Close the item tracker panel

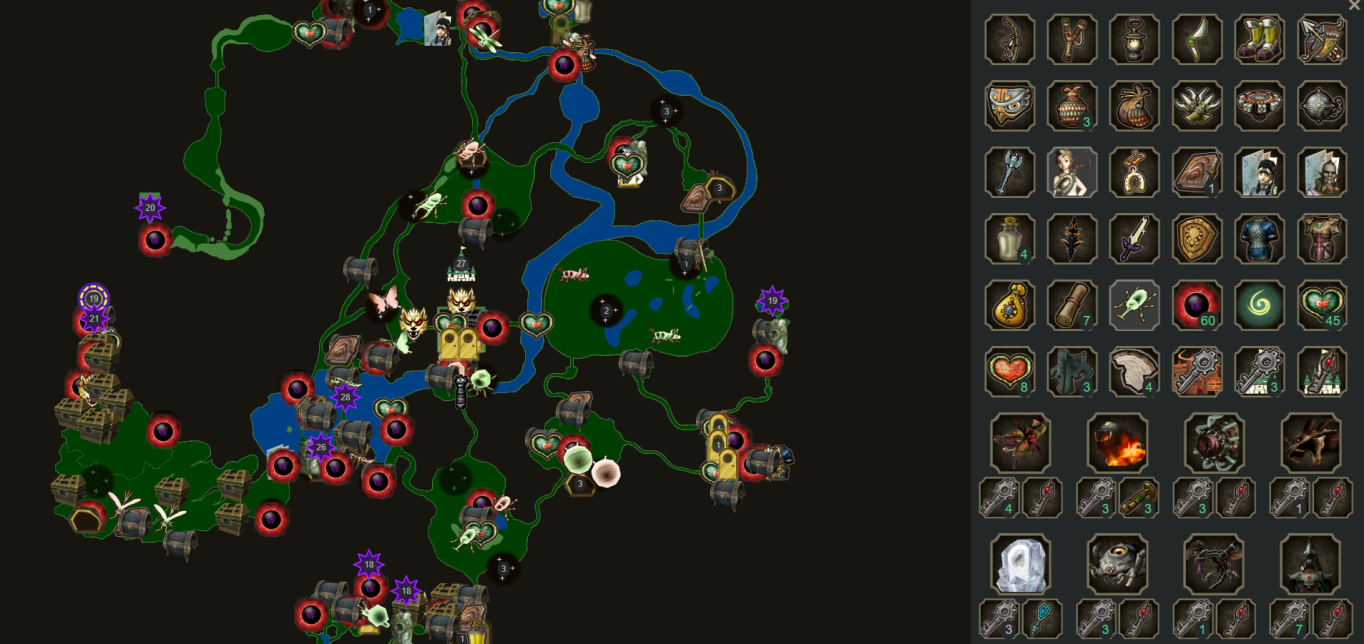pyautogui.click(x=1354, y=6)
